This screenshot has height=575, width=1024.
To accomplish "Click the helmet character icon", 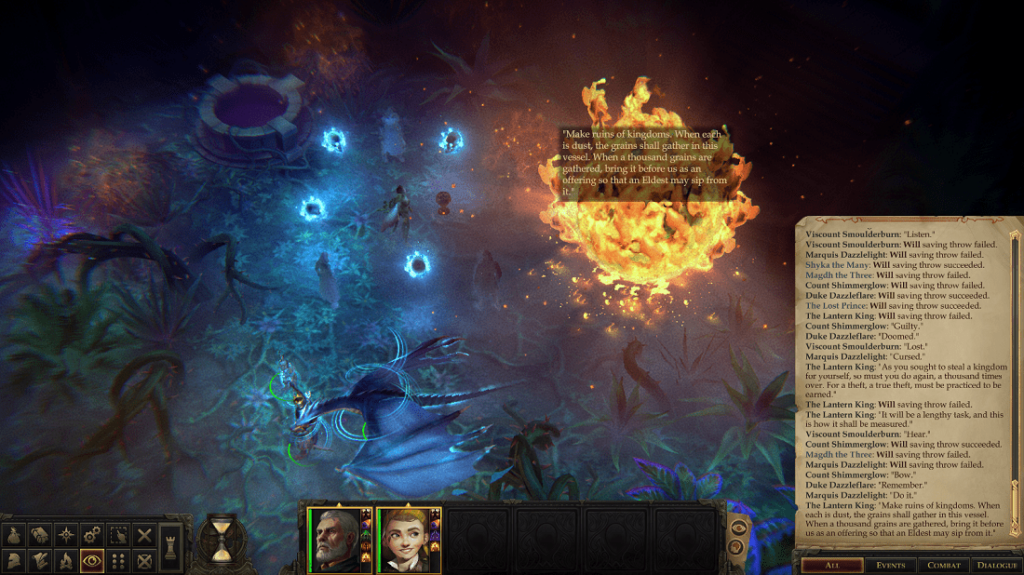I will coord(15,561).
